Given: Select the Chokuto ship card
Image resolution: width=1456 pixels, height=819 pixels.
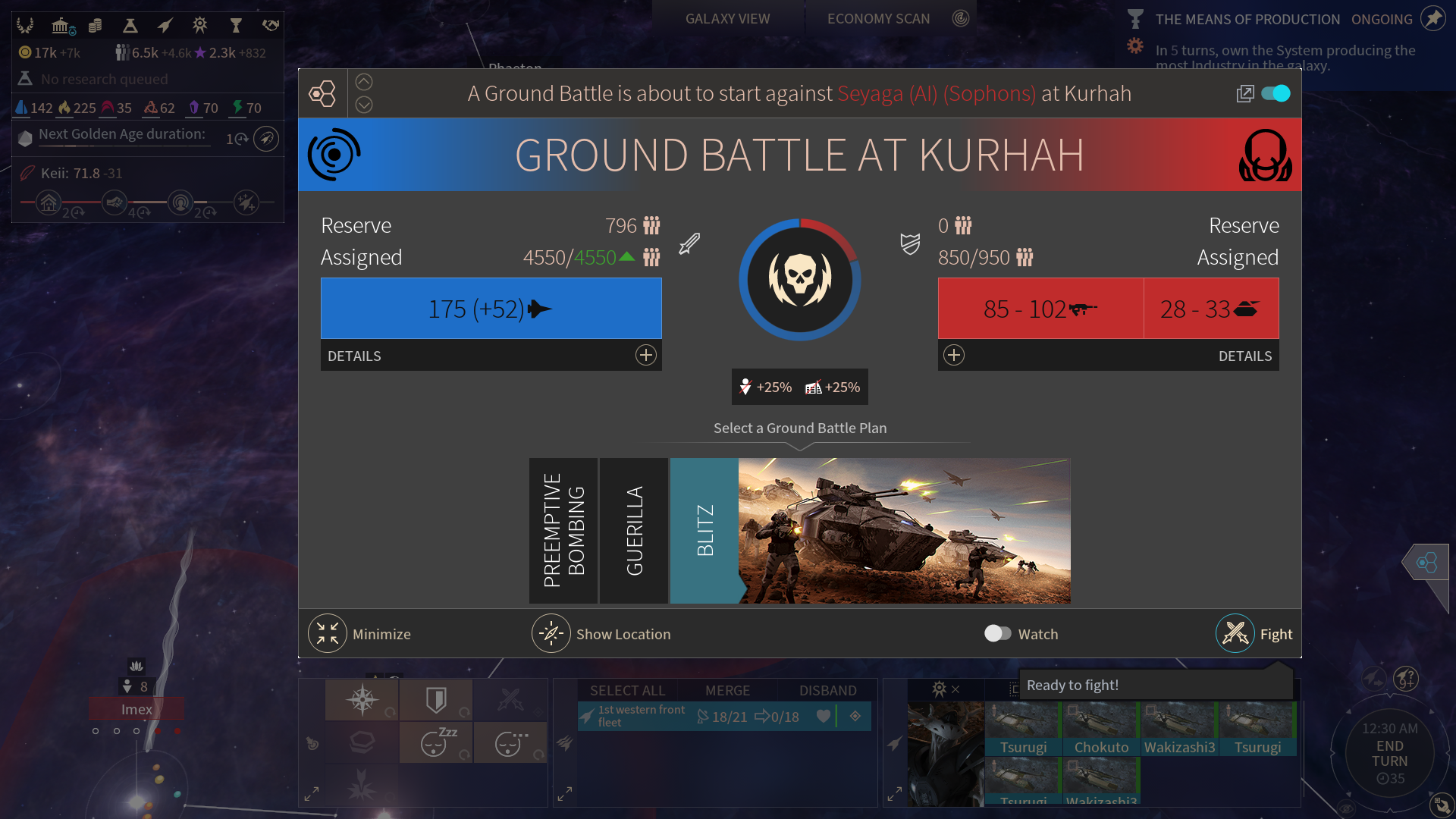Looking at the screenshot, I should [1101, 729].
